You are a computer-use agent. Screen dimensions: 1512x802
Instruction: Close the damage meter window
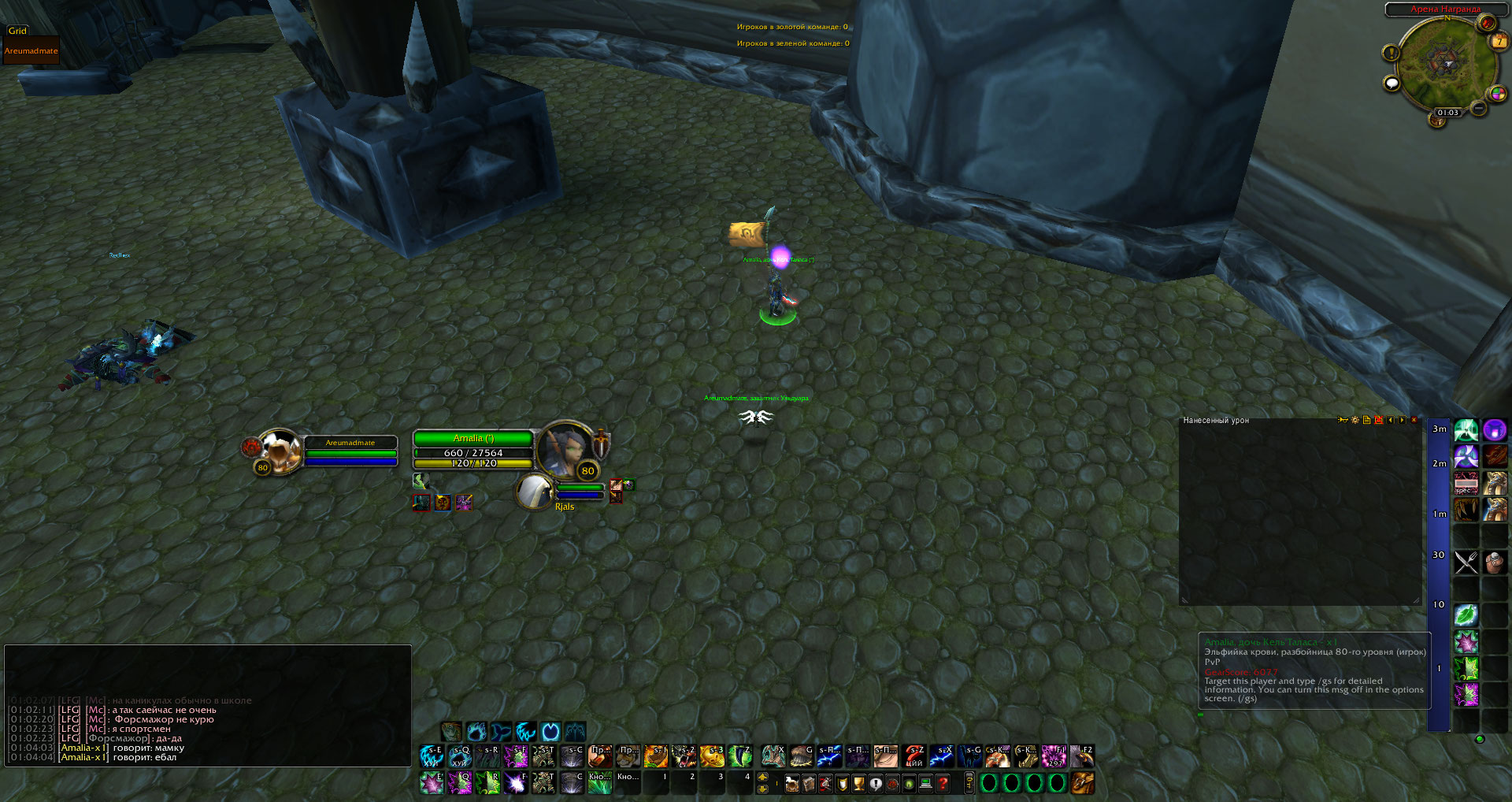click(x=1414, y=420)
